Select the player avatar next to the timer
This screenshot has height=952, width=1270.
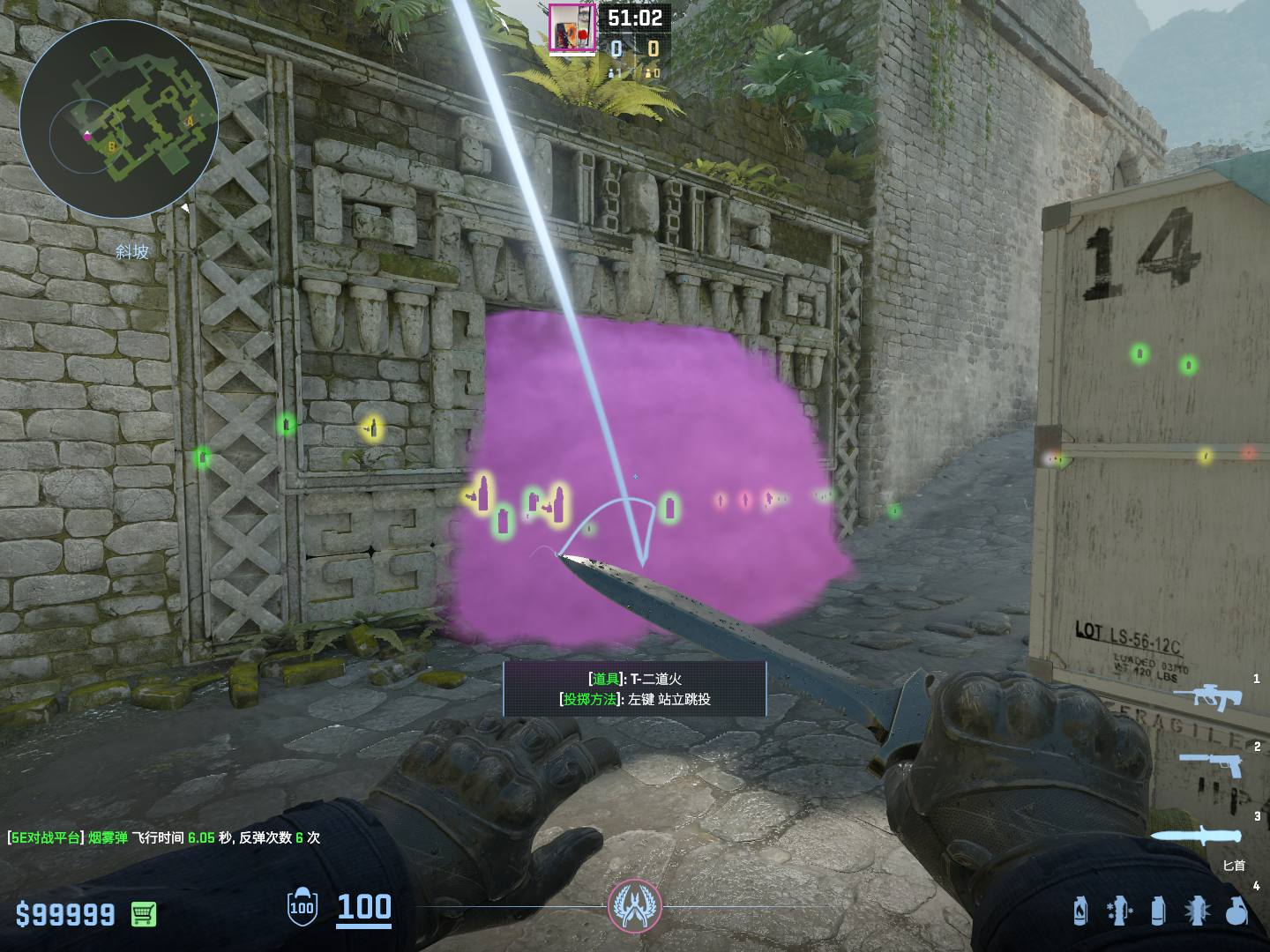(x=571, y=28)
